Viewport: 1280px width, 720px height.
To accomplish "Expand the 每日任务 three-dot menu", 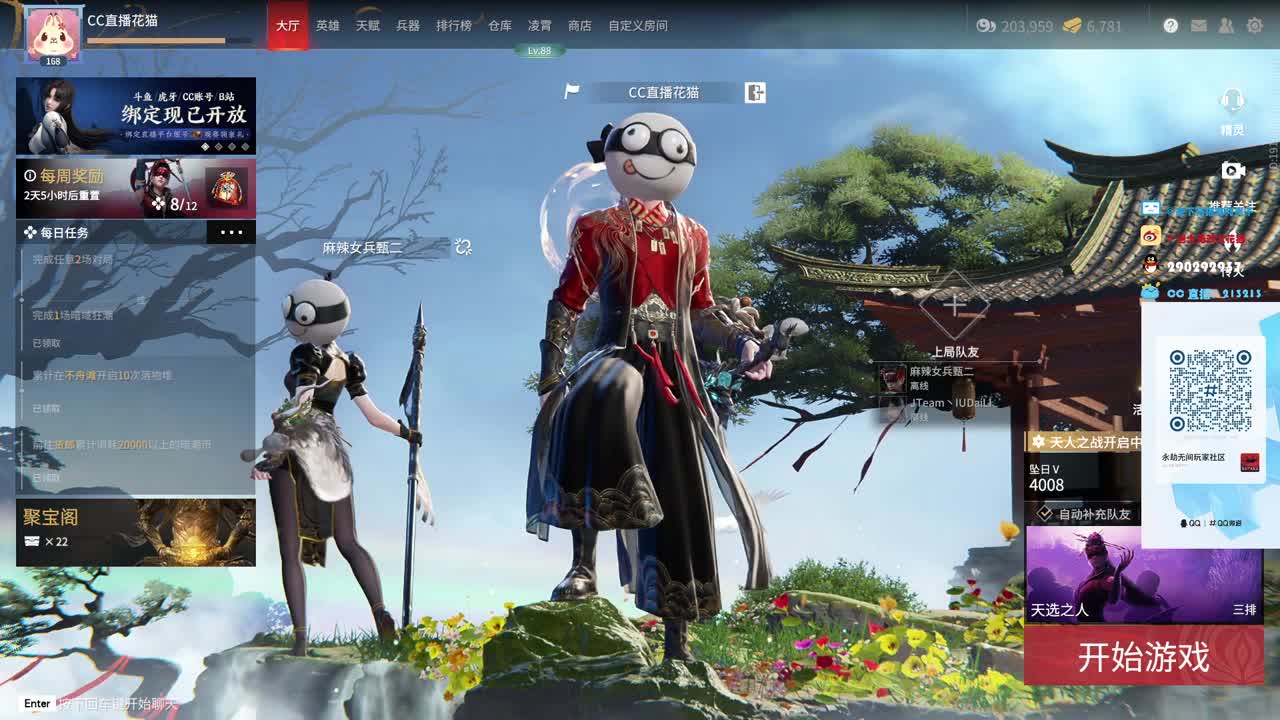I will pyautogui.click(x=231, y=233).
